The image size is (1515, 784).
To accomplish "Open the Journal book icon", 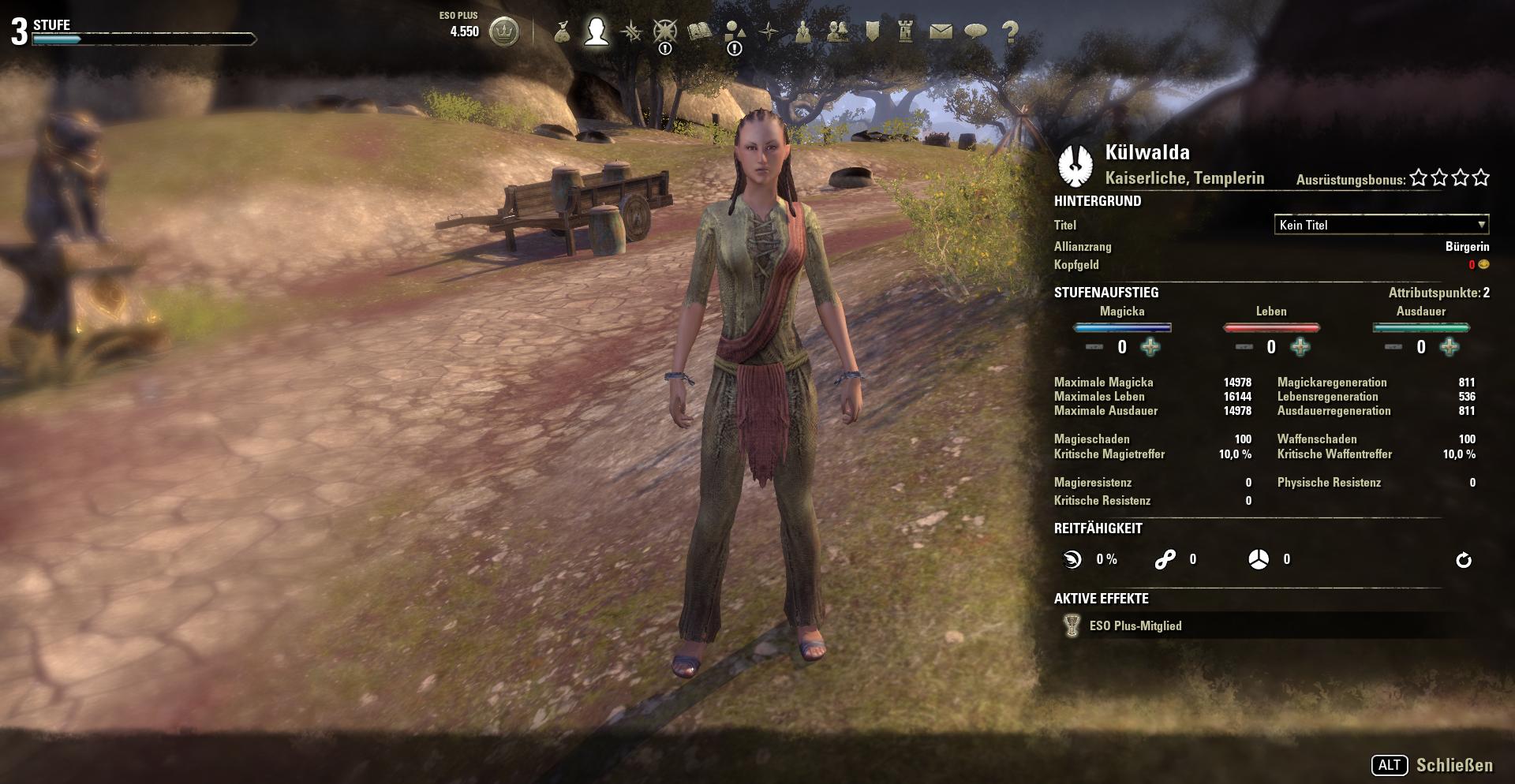I will click(698, 30).
